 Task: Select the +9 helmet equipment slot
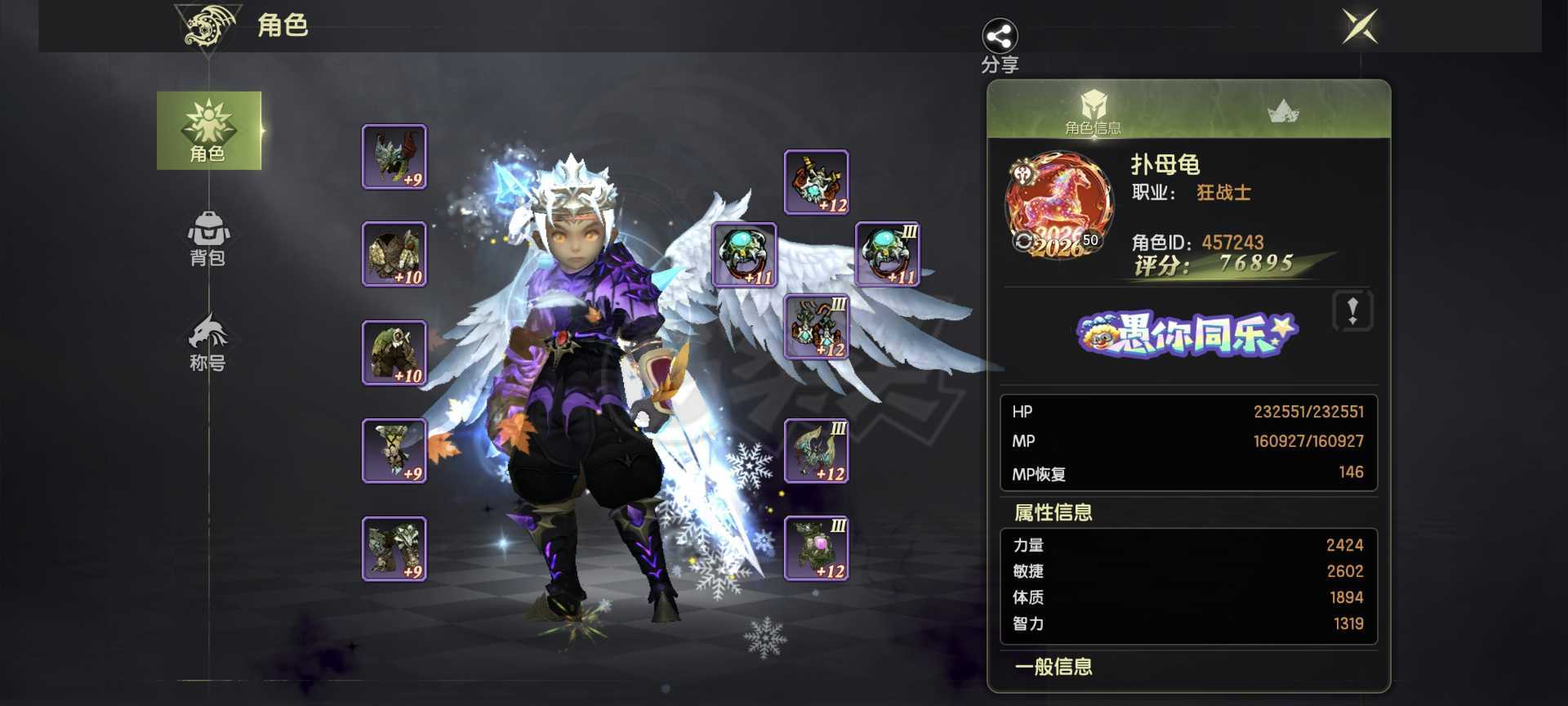394,157
